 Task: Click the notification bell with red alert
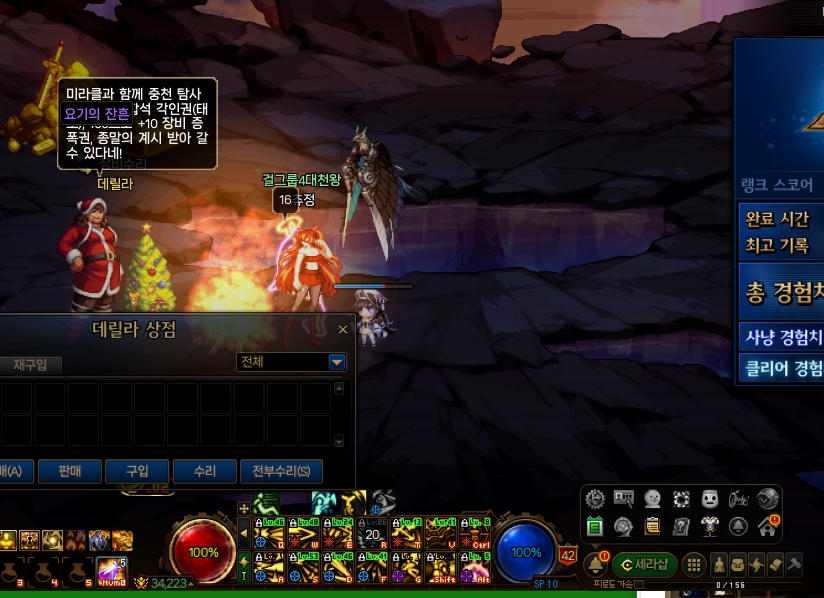point(597,564)
